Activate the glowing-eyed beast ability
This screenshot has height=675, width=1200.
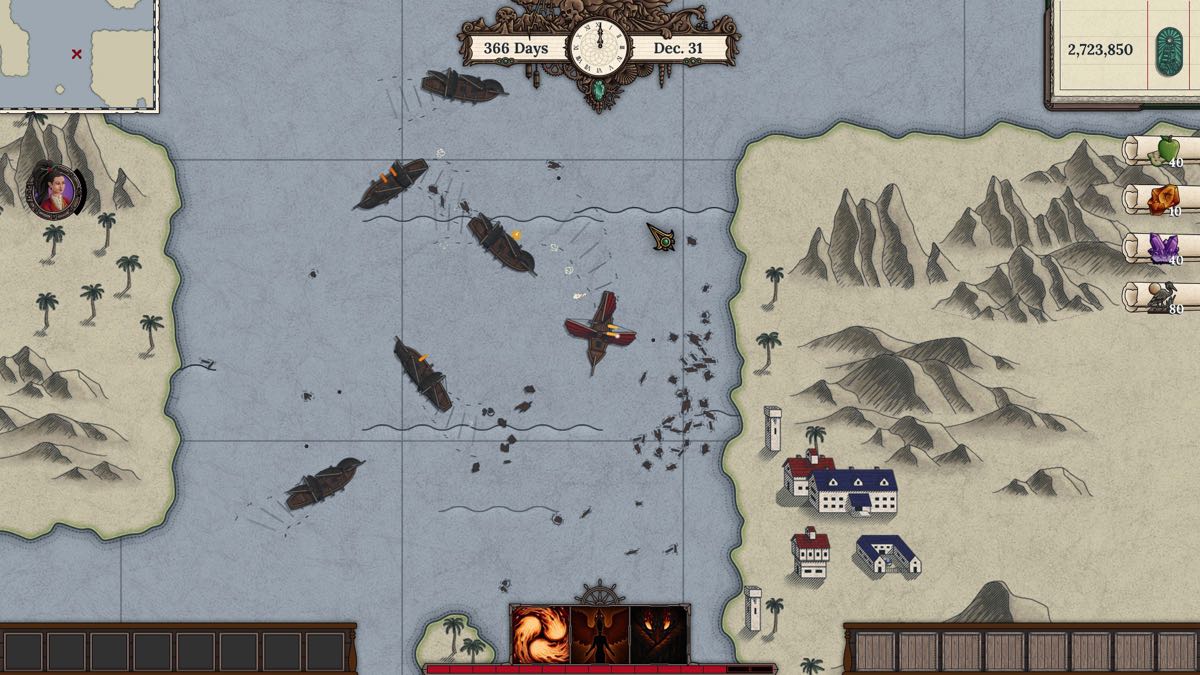659,634
